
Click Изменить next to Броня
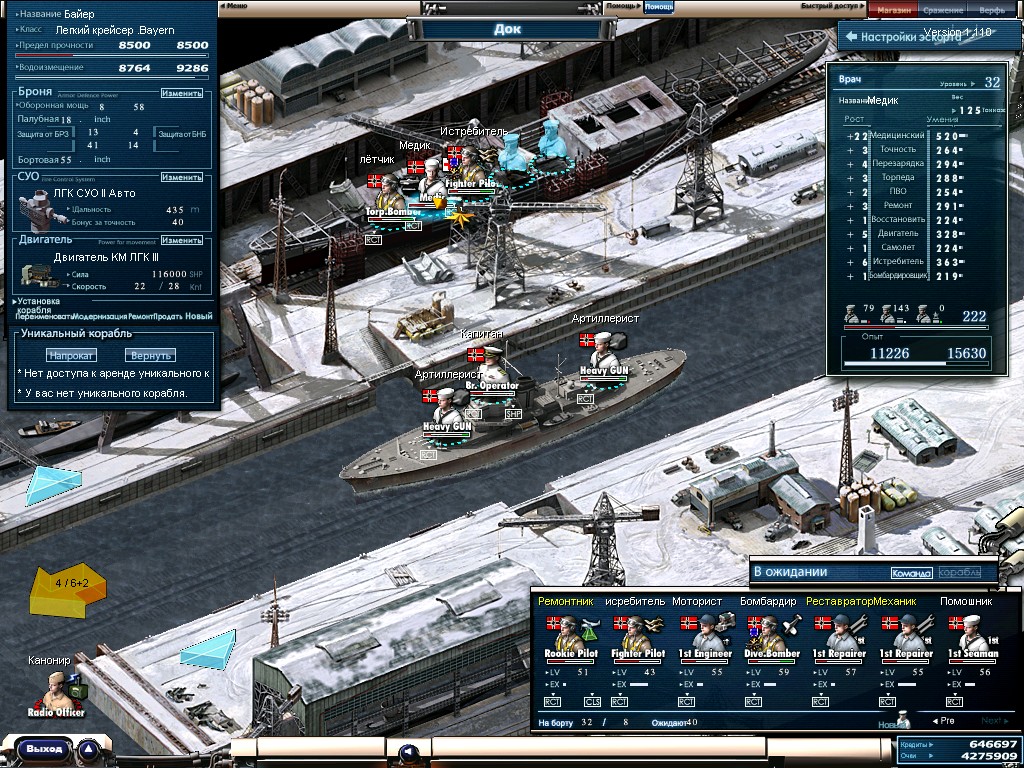pyautogui.click(x=182, y=93)
